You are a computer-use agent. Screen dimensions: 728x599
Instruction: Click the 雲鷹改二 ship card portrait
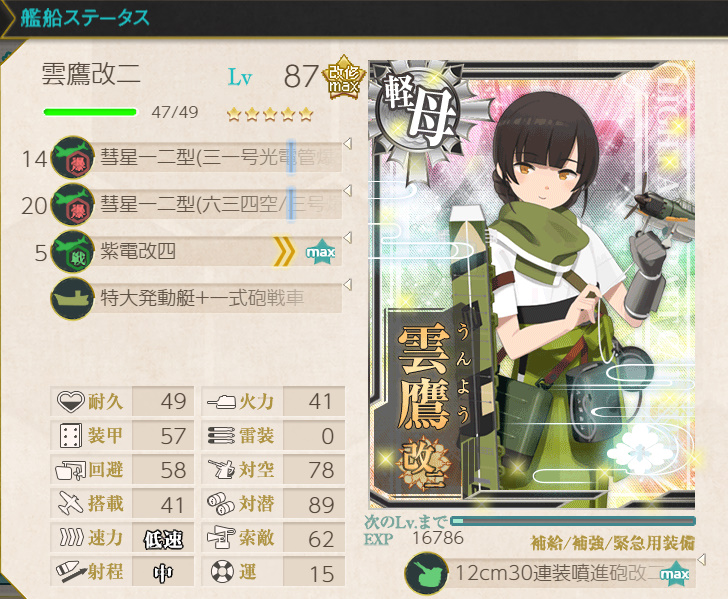(531, 285)
